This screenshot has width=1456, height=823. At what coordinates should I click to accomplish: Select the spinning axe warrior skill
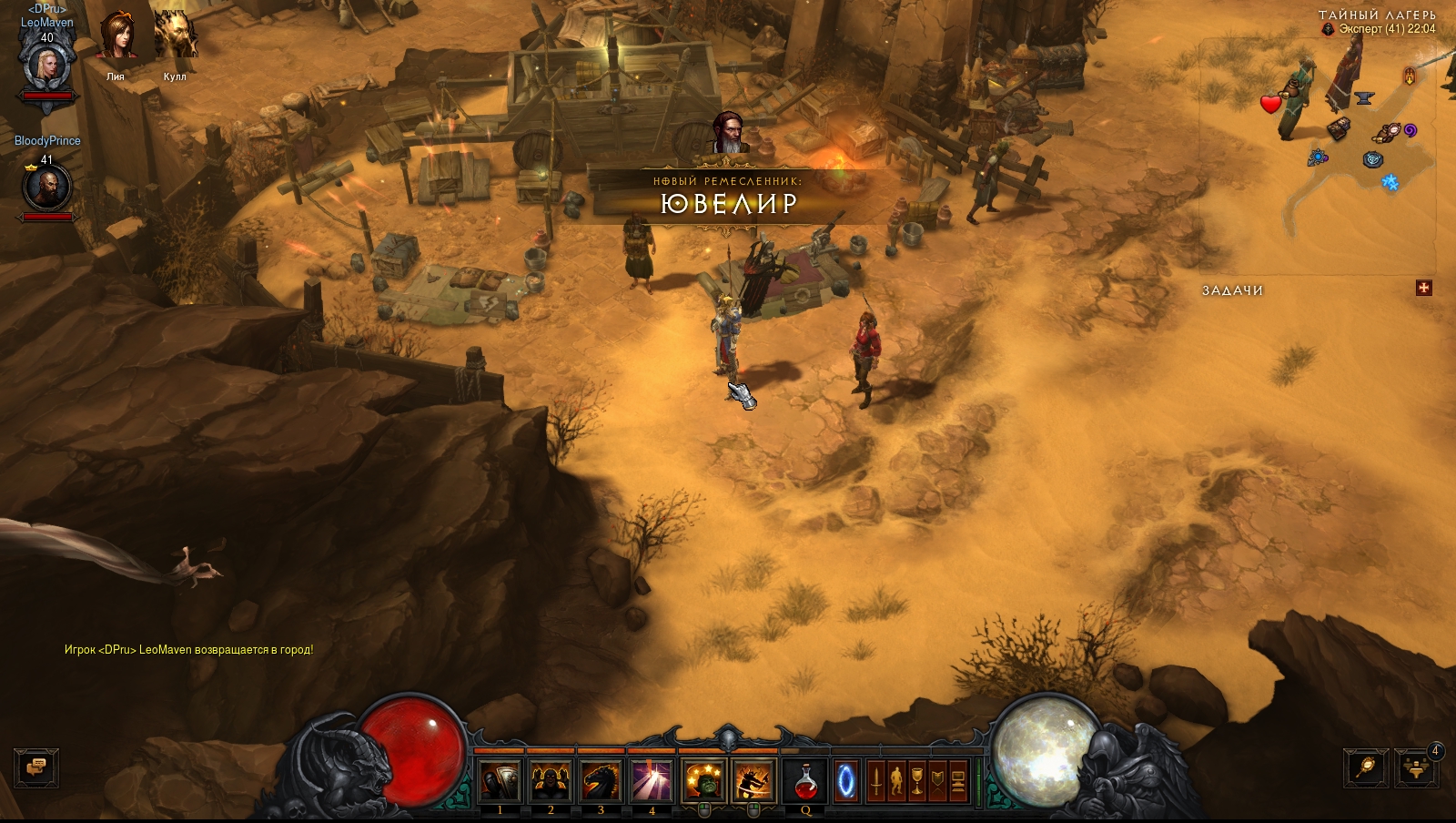[x=753, y=781]
